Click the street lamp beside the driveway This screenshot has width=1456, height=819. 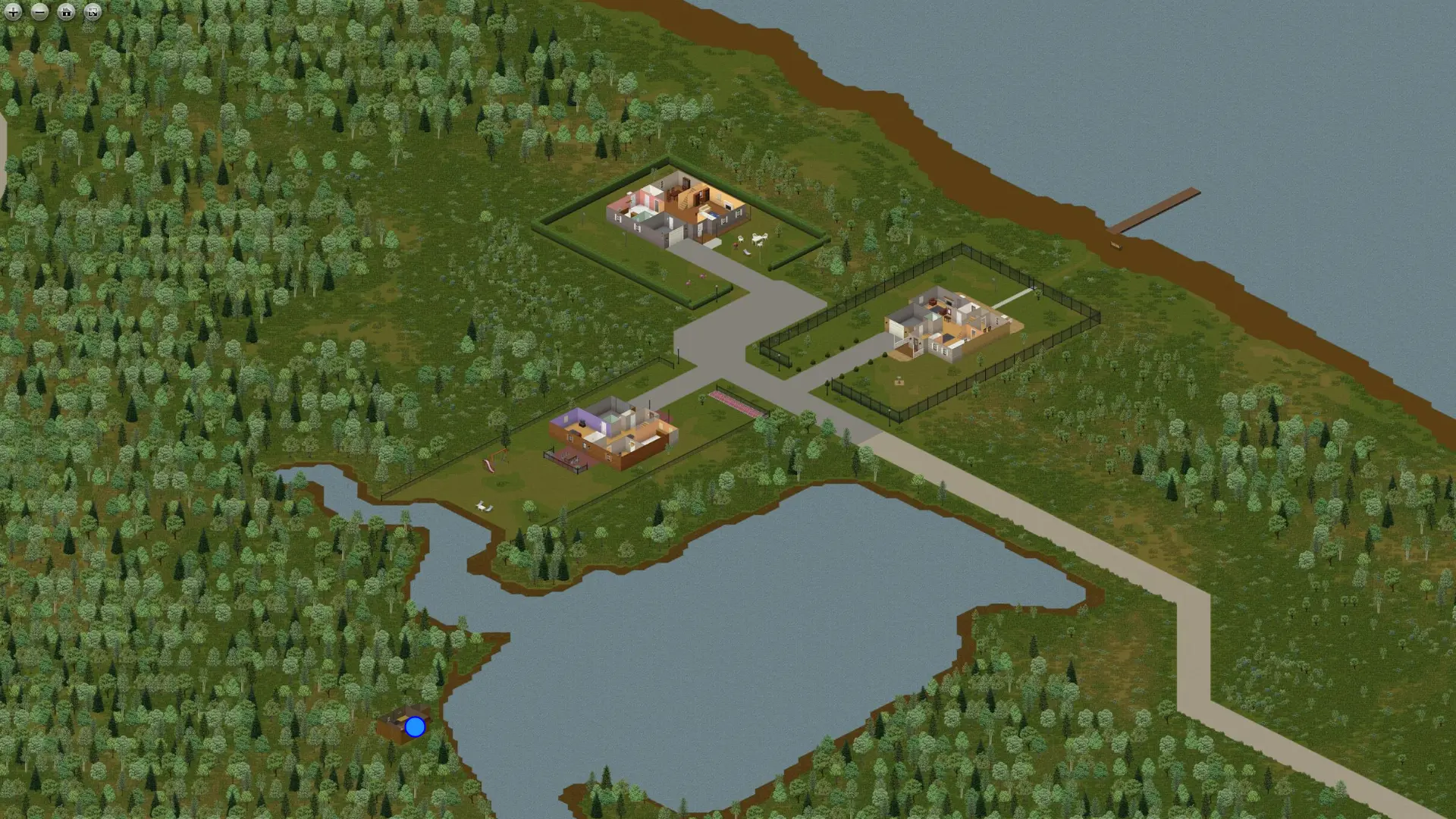pos(717,292)
